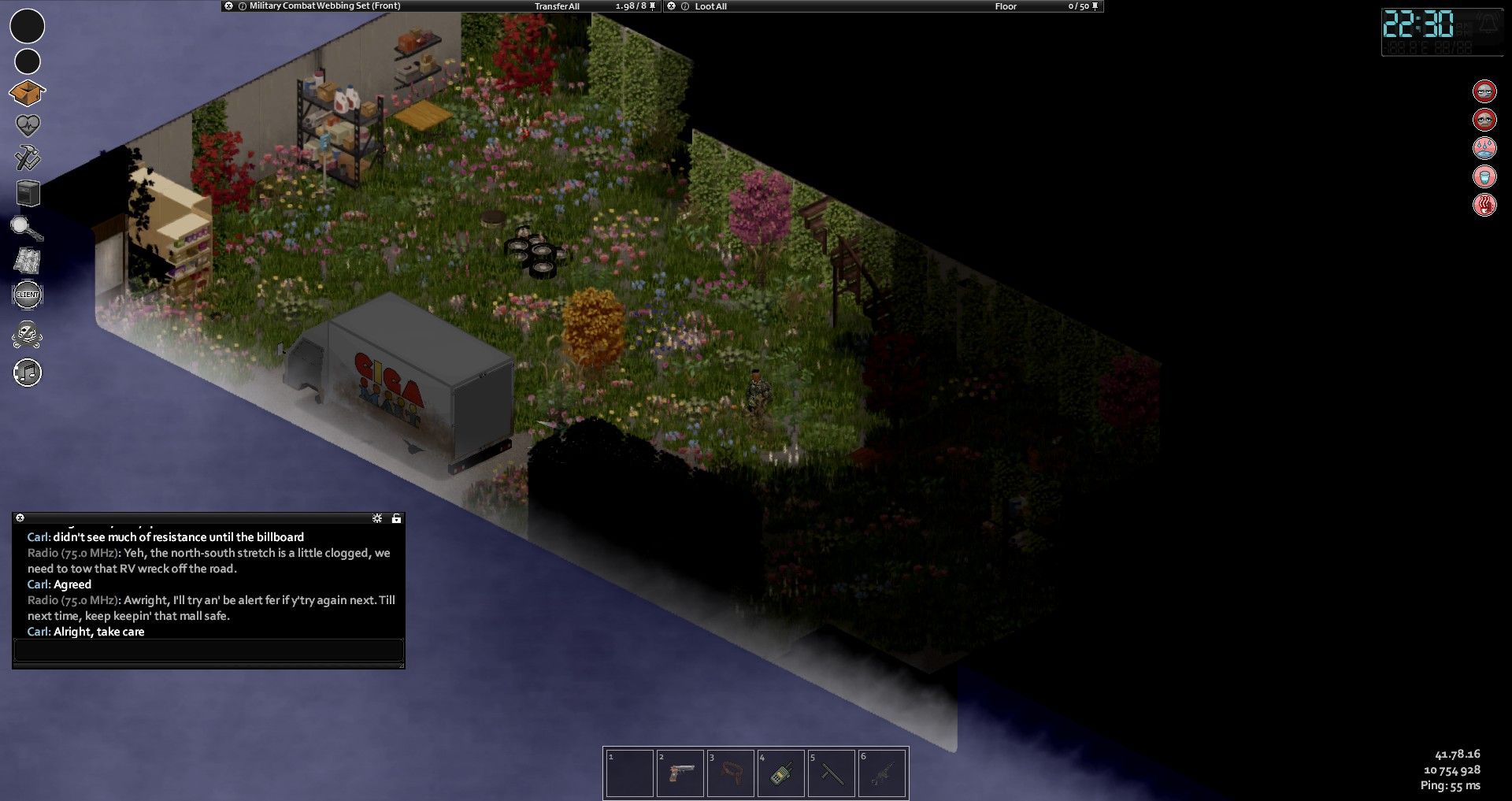
Task: Select the holster belt in slot 3
Action: click(x=730, y=773)
